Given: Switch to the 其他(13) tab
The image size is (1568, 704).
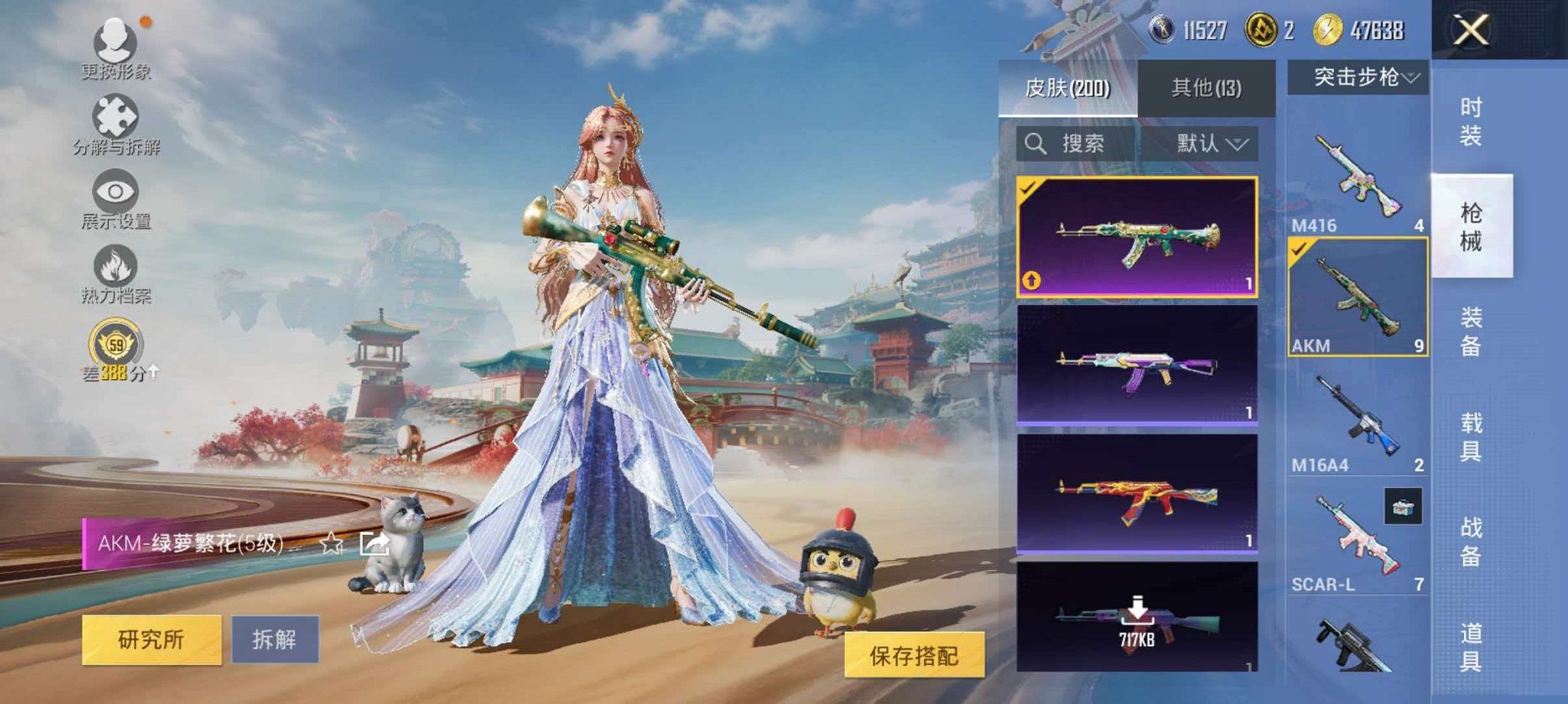Looking at the screenshot, I should 1205,86.
